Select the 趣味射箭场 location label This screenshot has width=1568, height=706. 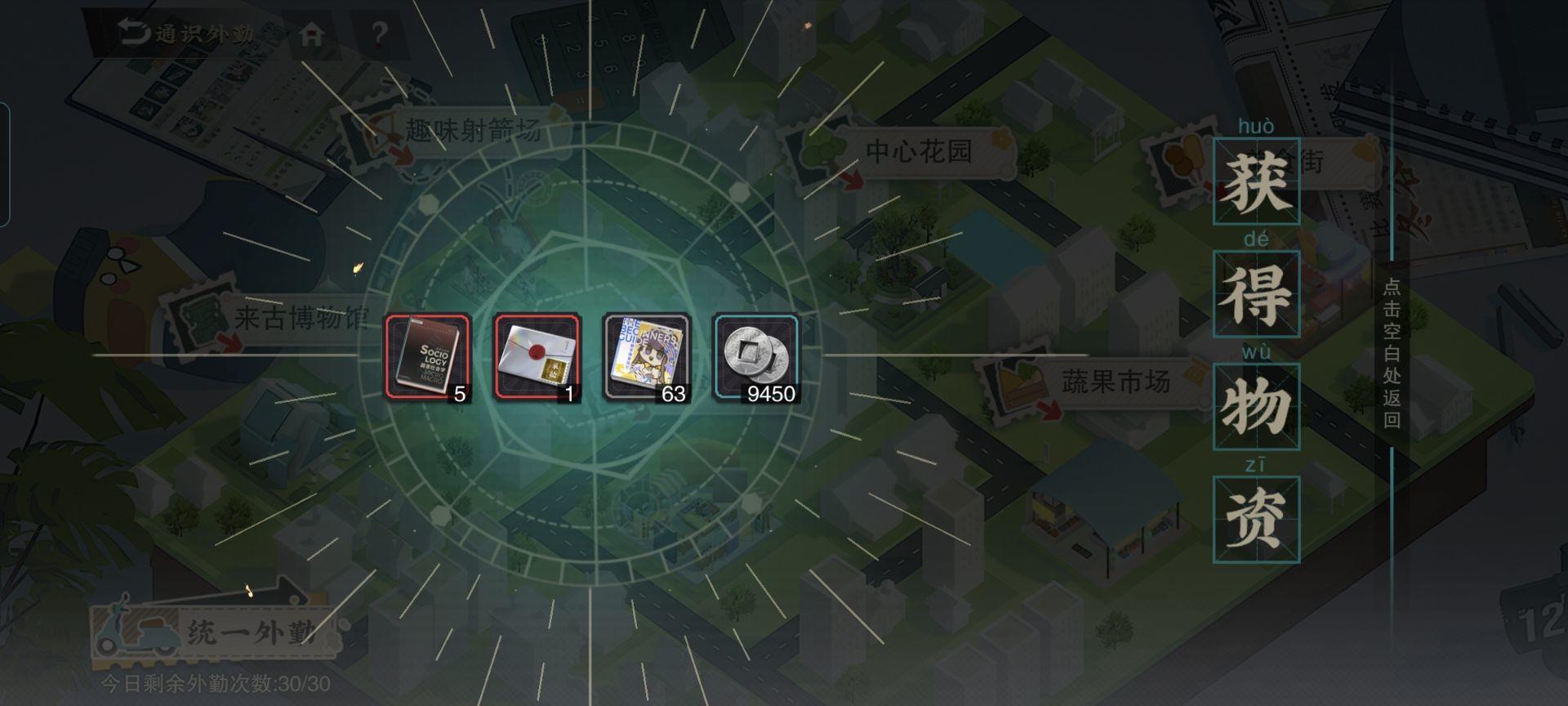pos(472,128)
